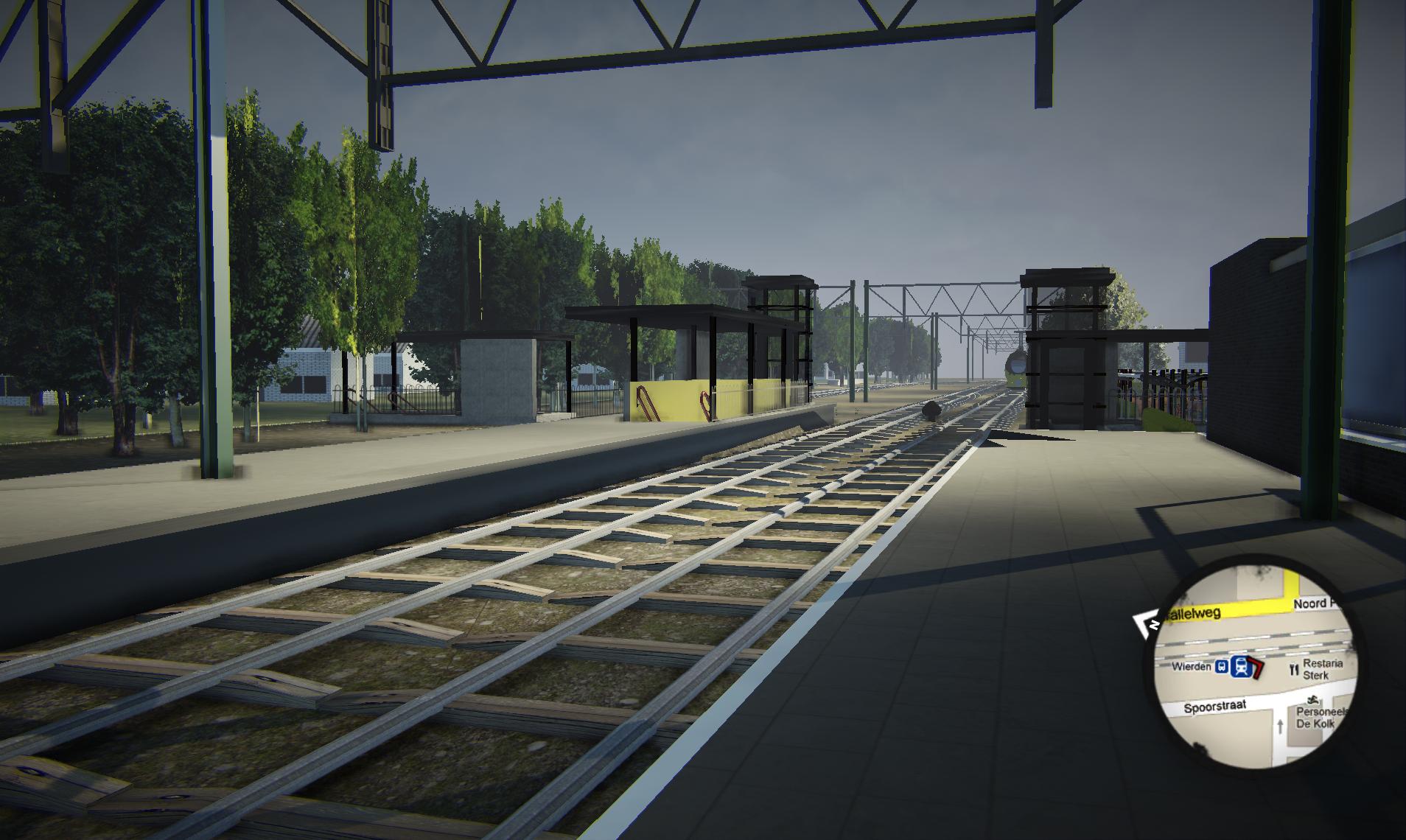Select the small Wierden bus stop marker
The width and height of the screenshot is (1406, 840).
point(1222,666)
